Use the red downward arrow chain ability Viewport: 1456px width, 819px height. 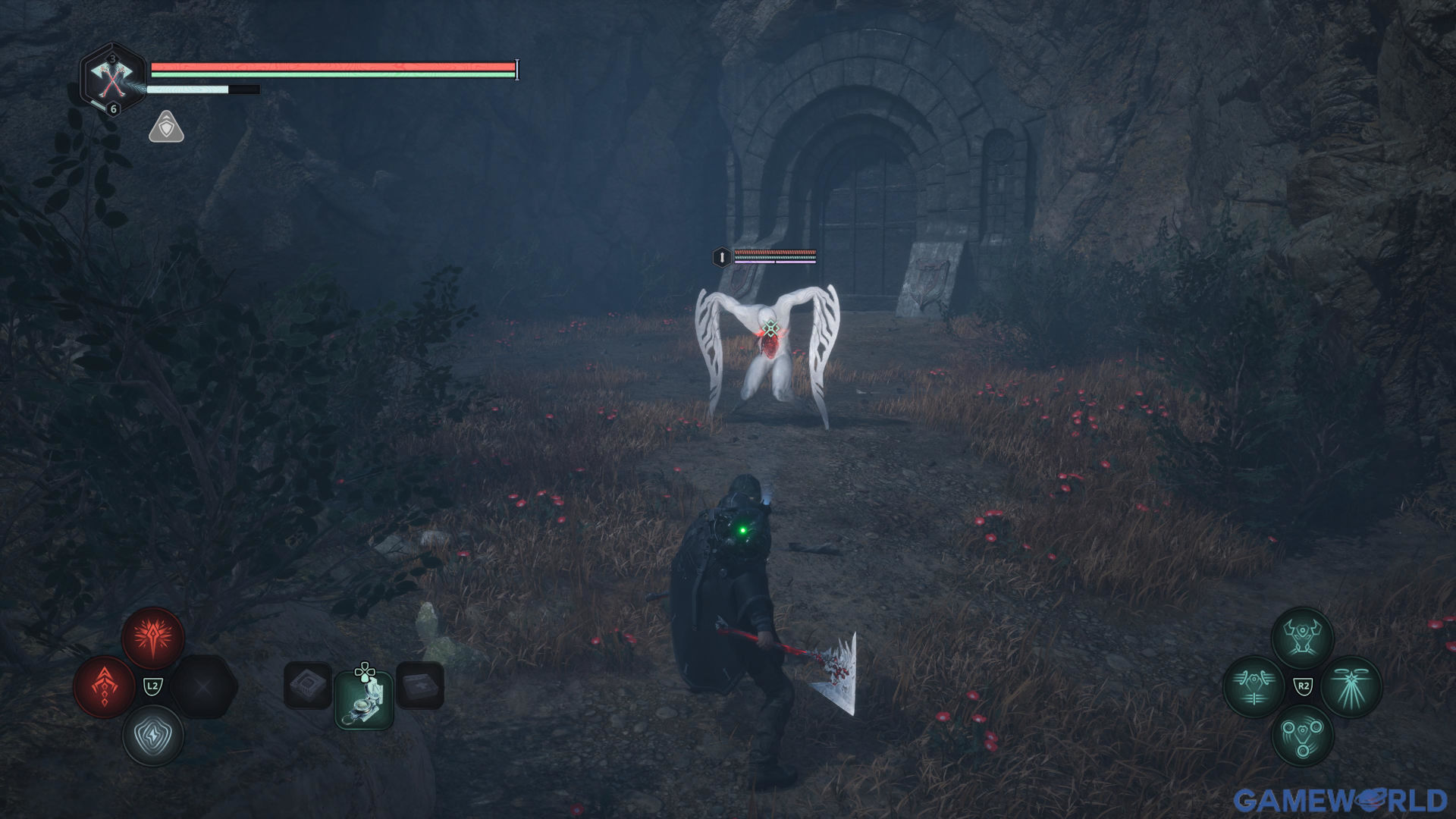[x=105, y=686]
